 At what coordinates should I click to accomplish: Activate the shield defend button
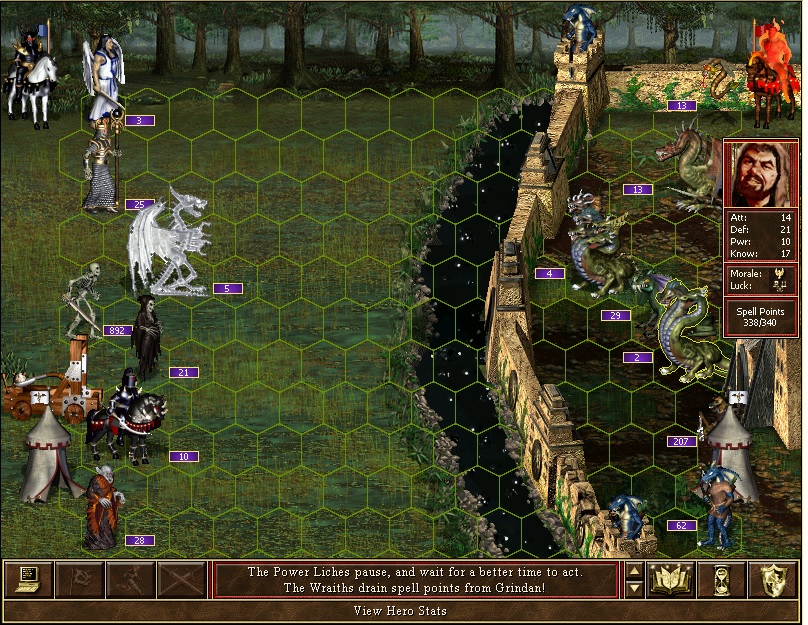point(774,580)
